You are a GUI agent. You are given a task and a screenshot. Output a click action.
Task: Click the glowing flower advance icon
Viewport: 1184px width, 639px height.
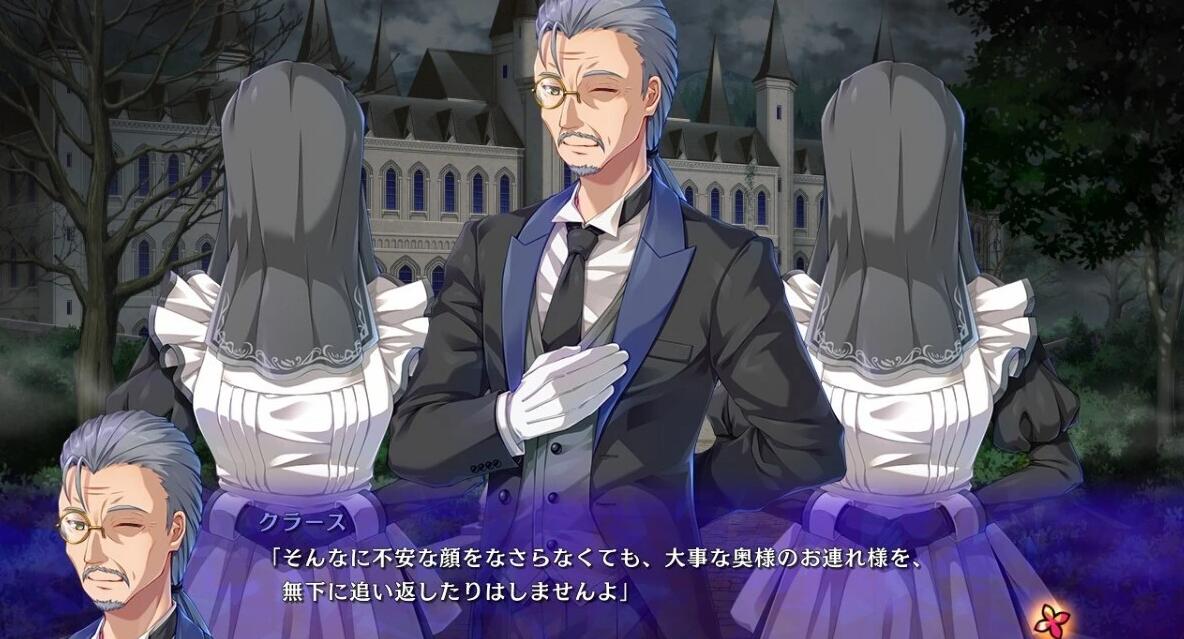1051,619
